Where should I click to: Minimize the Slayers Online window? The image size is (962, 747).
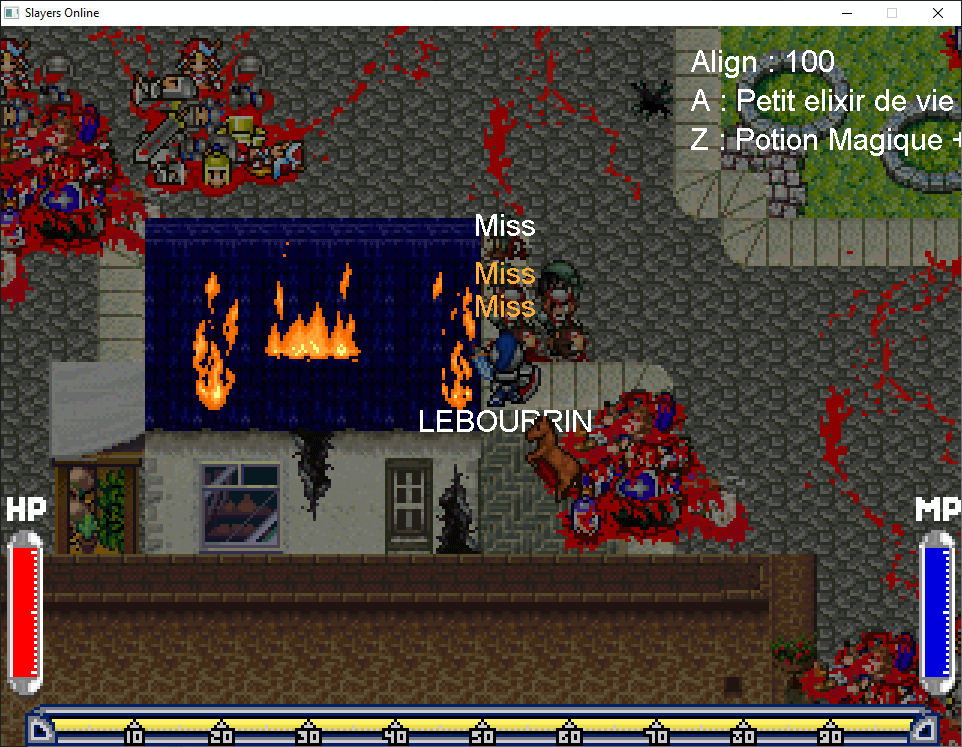(x=846, y=13)
